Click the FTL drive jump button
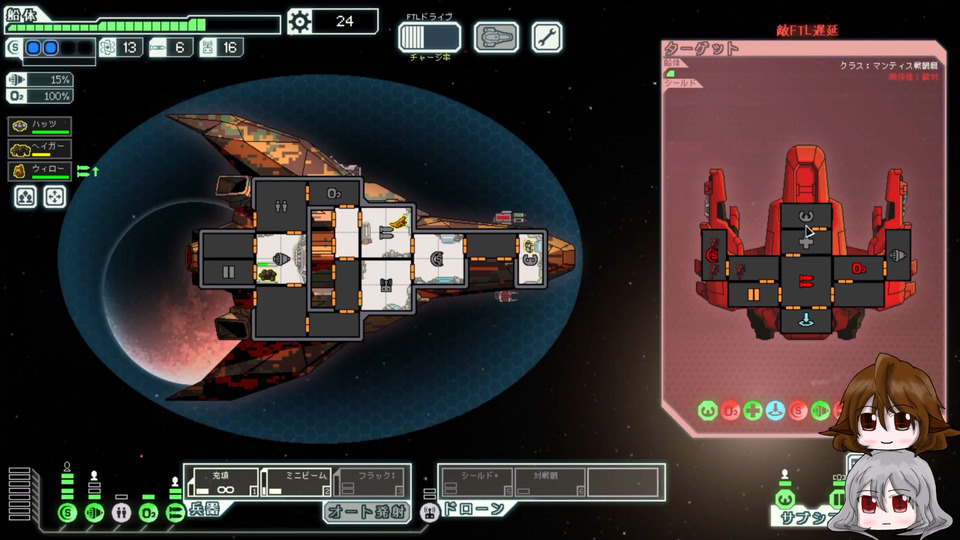The image size is (960, 540). [x=429, y=37]
